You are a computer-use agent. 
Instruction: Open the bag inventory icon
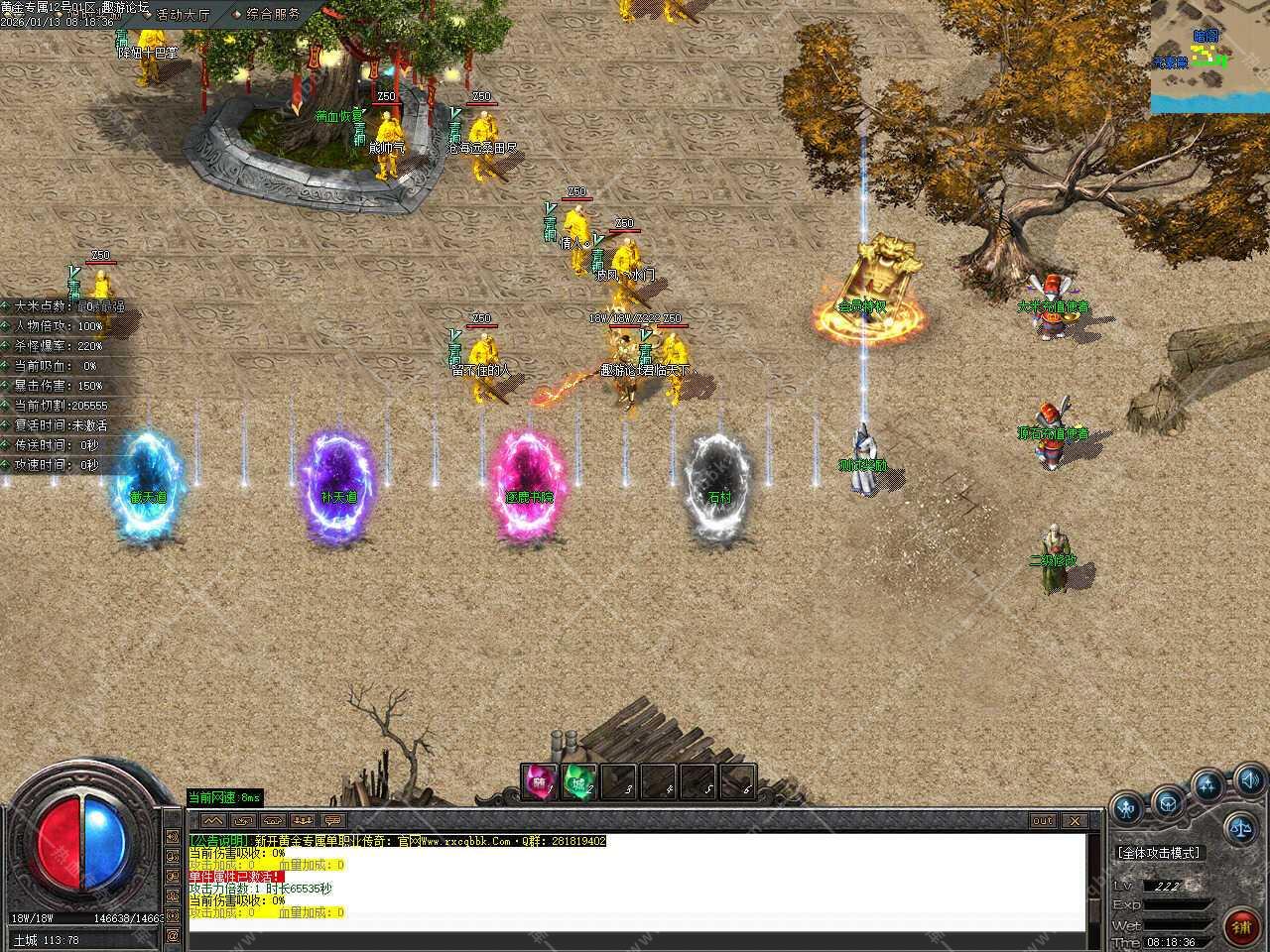coord(1168,799)
